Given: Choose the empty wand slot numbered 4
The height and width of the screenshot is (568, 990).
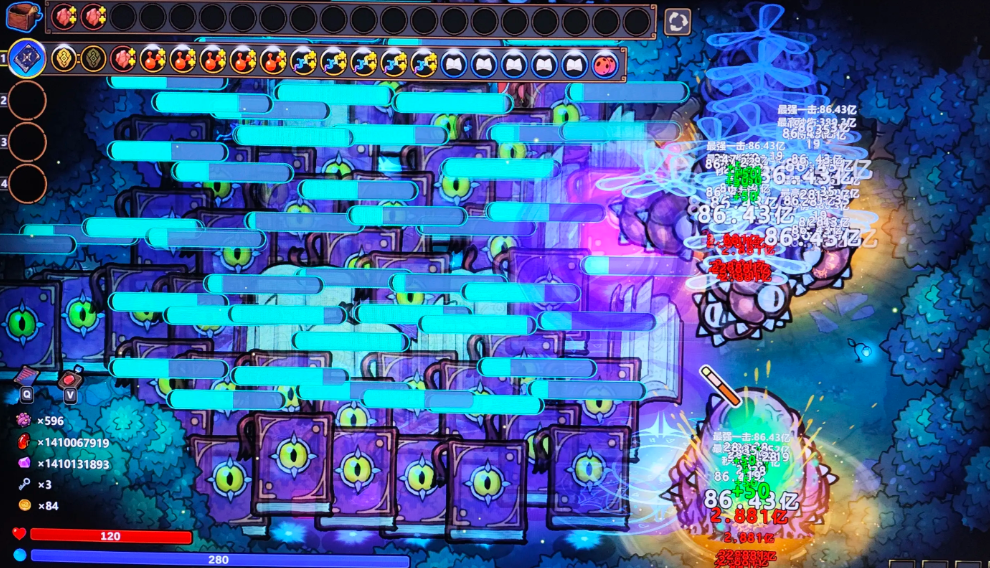Looking at the screenshot, I should tap(27, 183).
